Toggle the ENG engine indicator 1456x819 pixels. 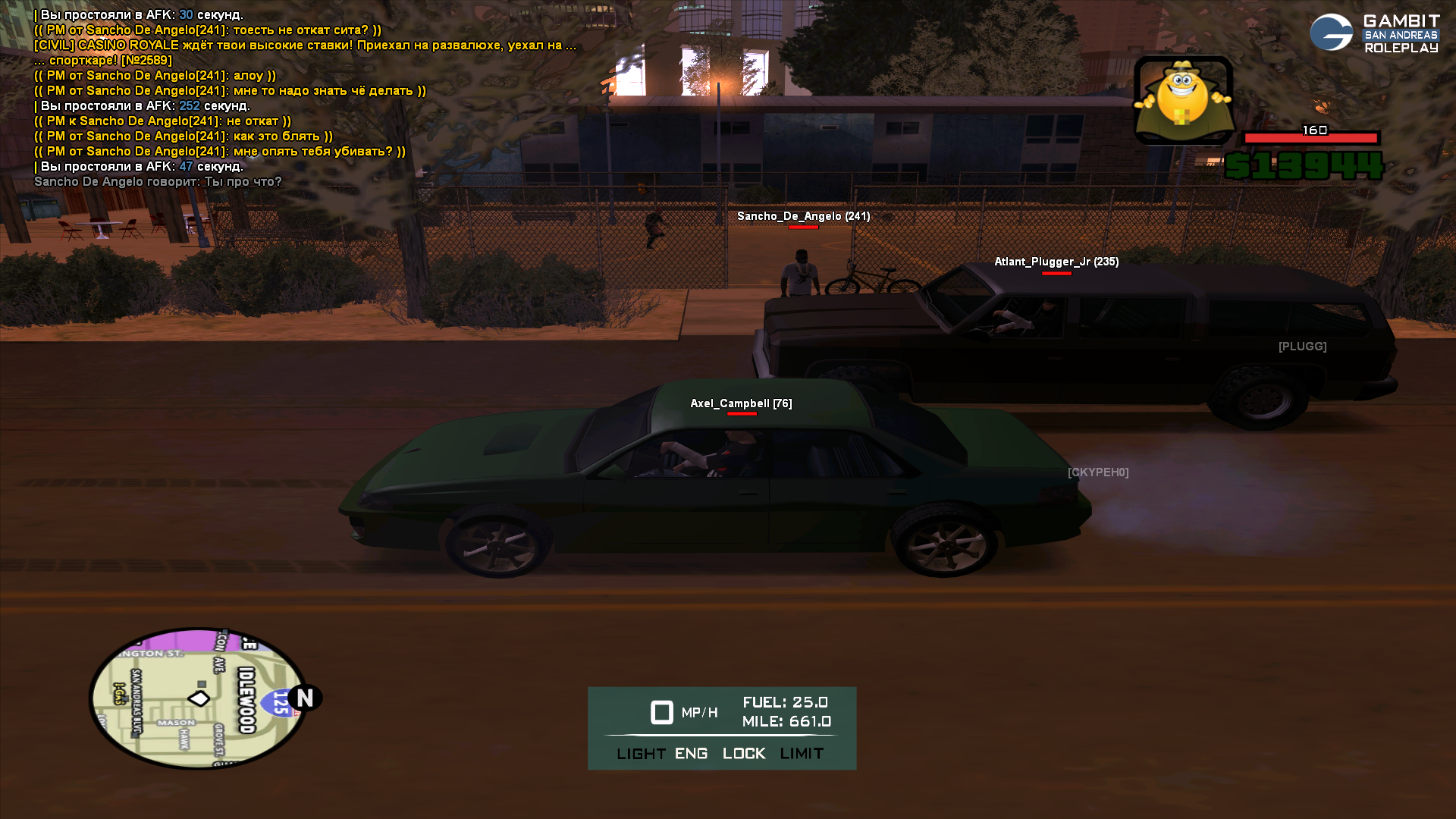(691, 754)
